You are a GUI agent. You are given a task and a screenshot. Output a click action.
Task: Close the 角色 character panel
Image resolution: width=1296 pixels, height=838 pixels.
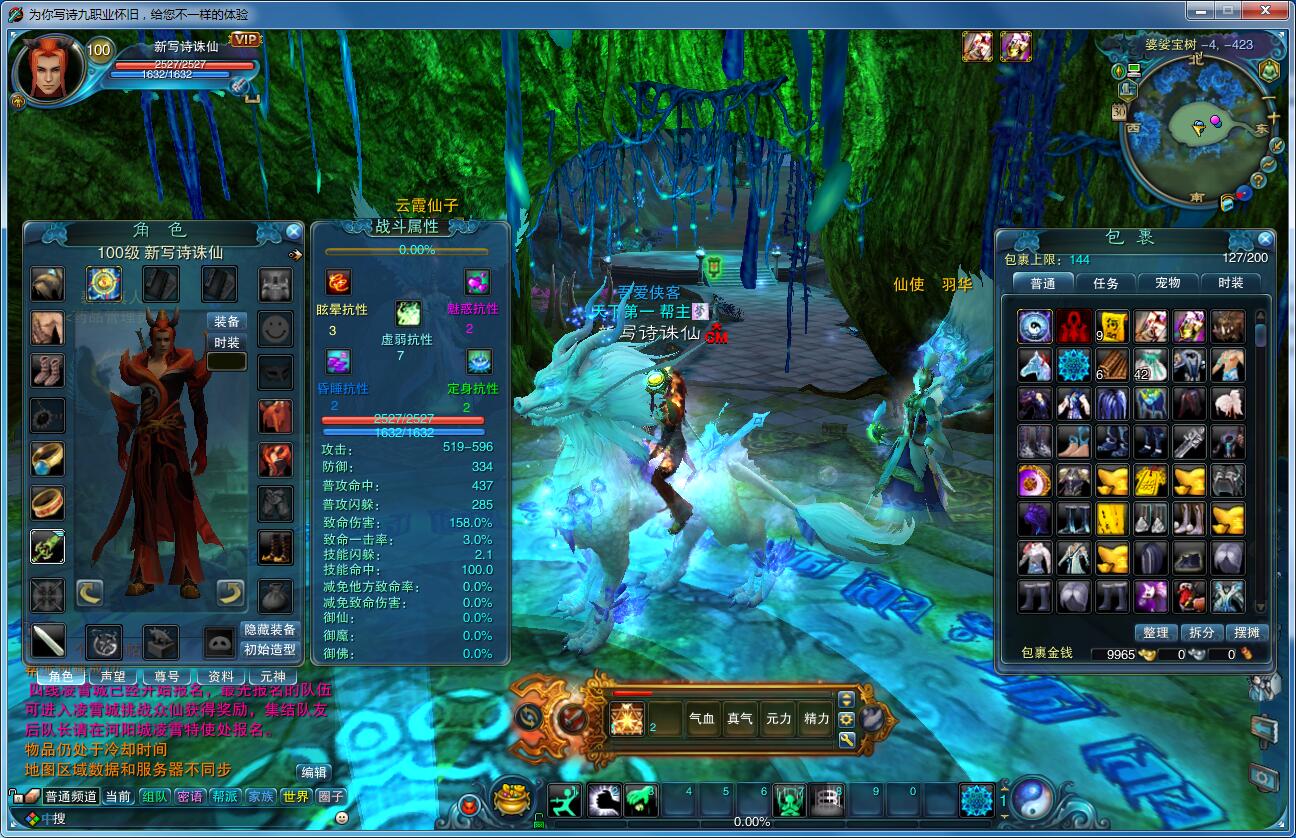(293, 232)
